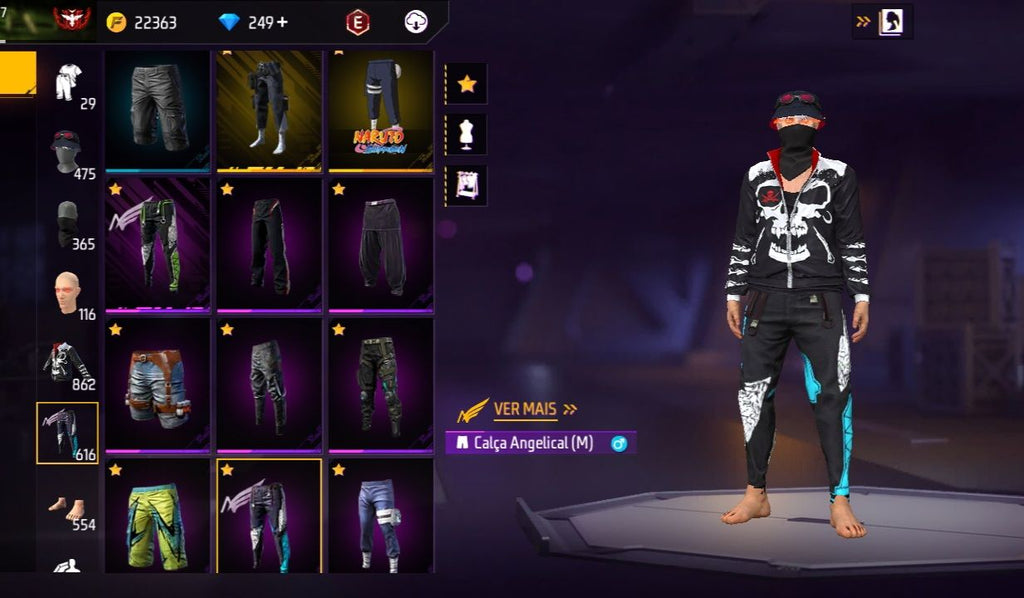The image size is (1024, 598).
Task: Open the pink clothing rack icon
Action: click(x=467, y=185)
